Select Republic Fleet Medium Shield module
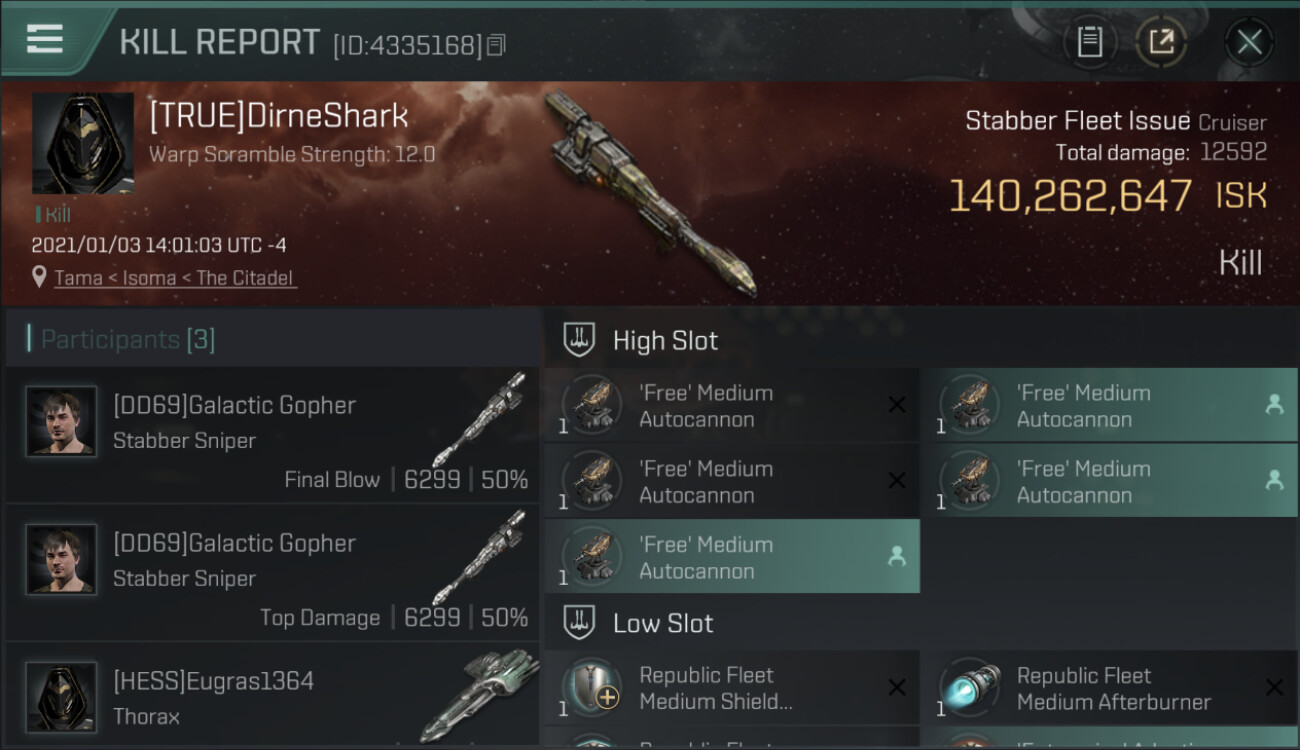1300x750 pixels. coord(731,688)
